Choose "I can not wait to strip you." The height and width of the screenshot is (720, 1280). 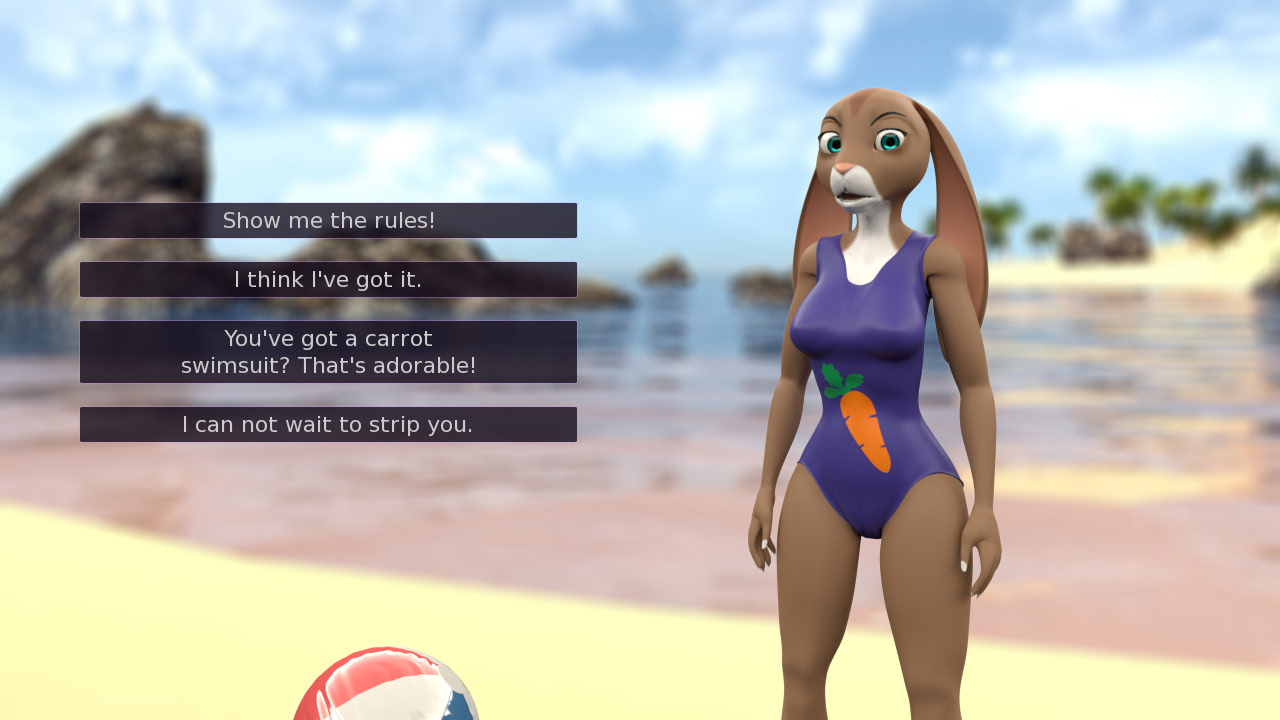point(328,424)
